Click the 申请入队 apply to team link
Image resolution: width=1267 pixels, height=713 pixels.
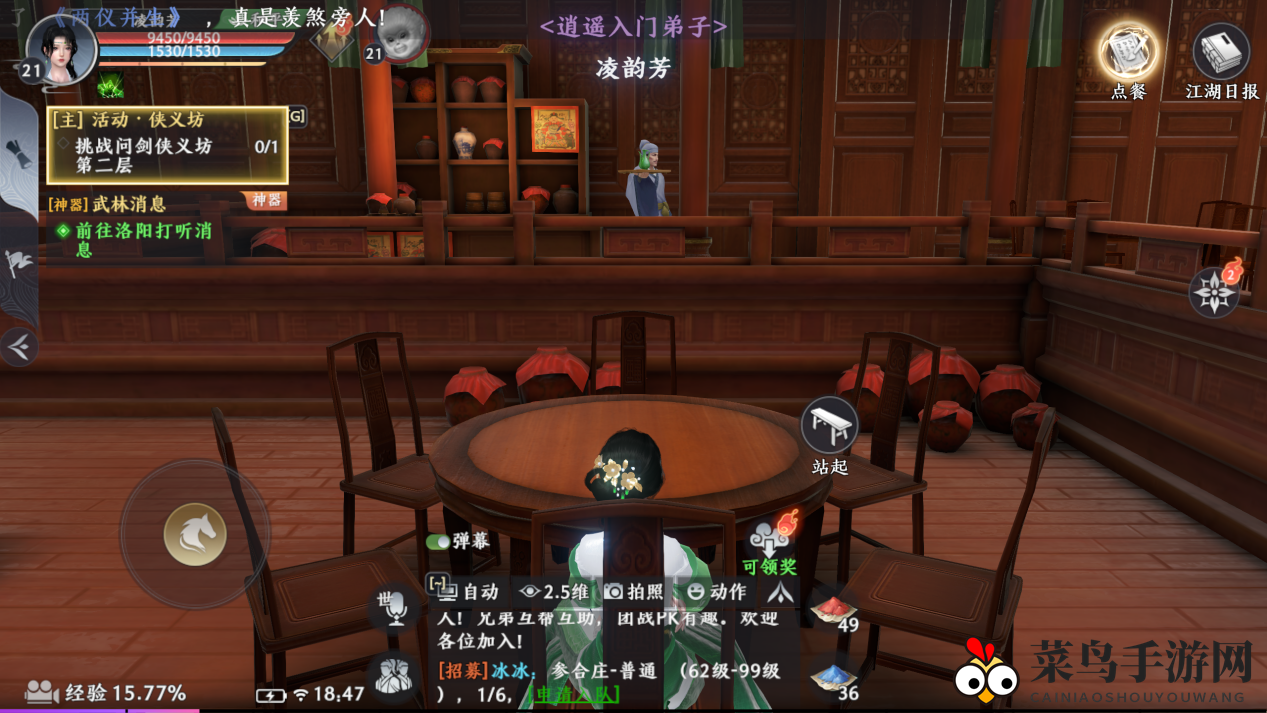[574, 693]
